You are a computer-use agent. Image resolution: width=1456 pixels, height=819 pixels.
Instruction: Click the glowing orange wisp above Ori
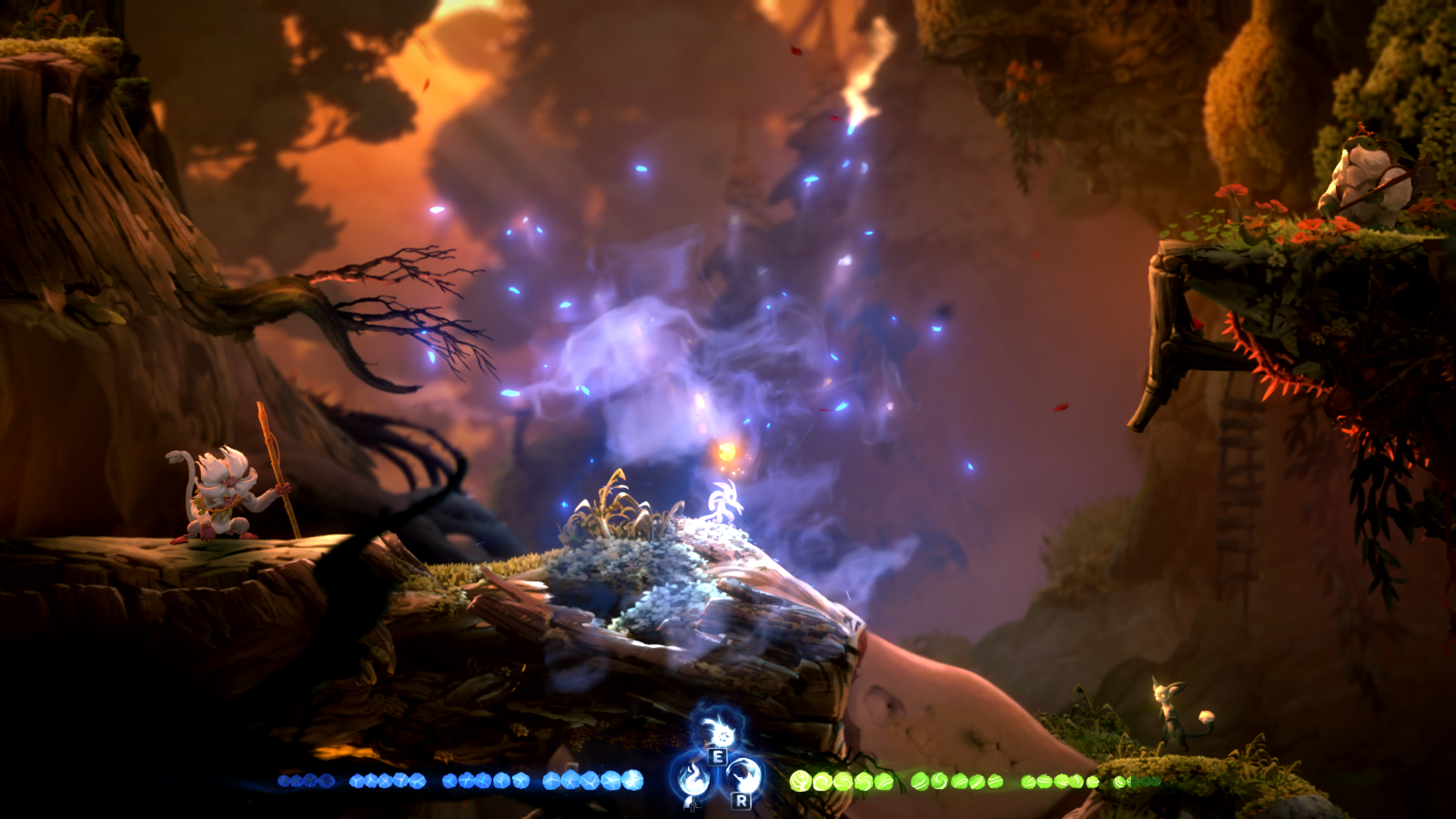tap(728, 453)
